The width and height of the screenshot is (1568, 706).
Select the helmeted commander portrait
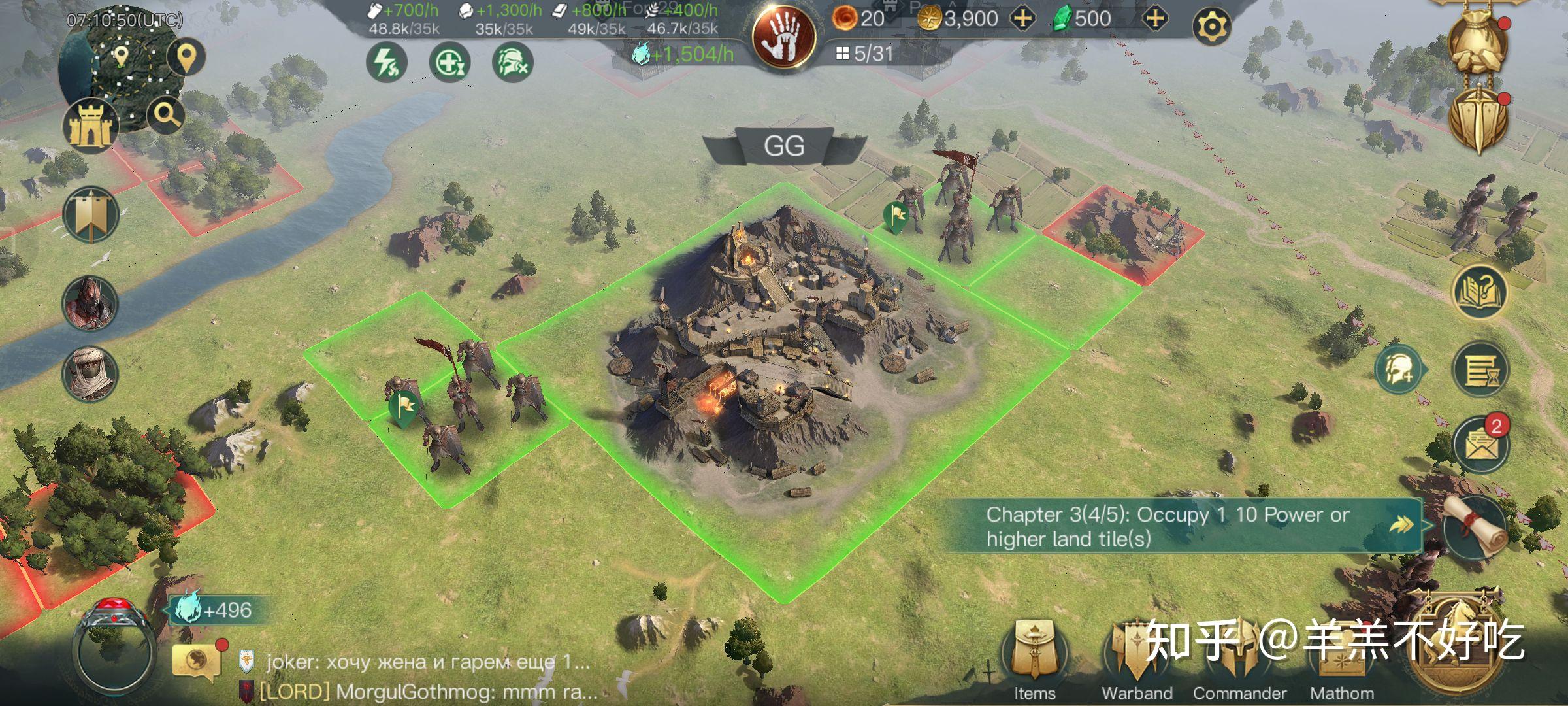tap(90, 302)
